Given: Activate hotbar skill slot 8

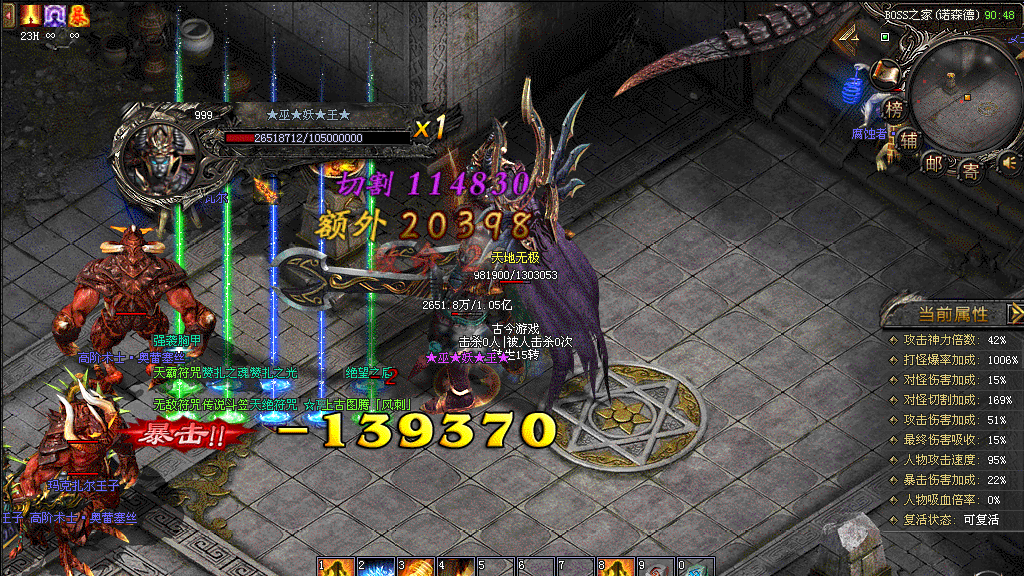Looking at the screenshot, I should (x=615, y=567).
